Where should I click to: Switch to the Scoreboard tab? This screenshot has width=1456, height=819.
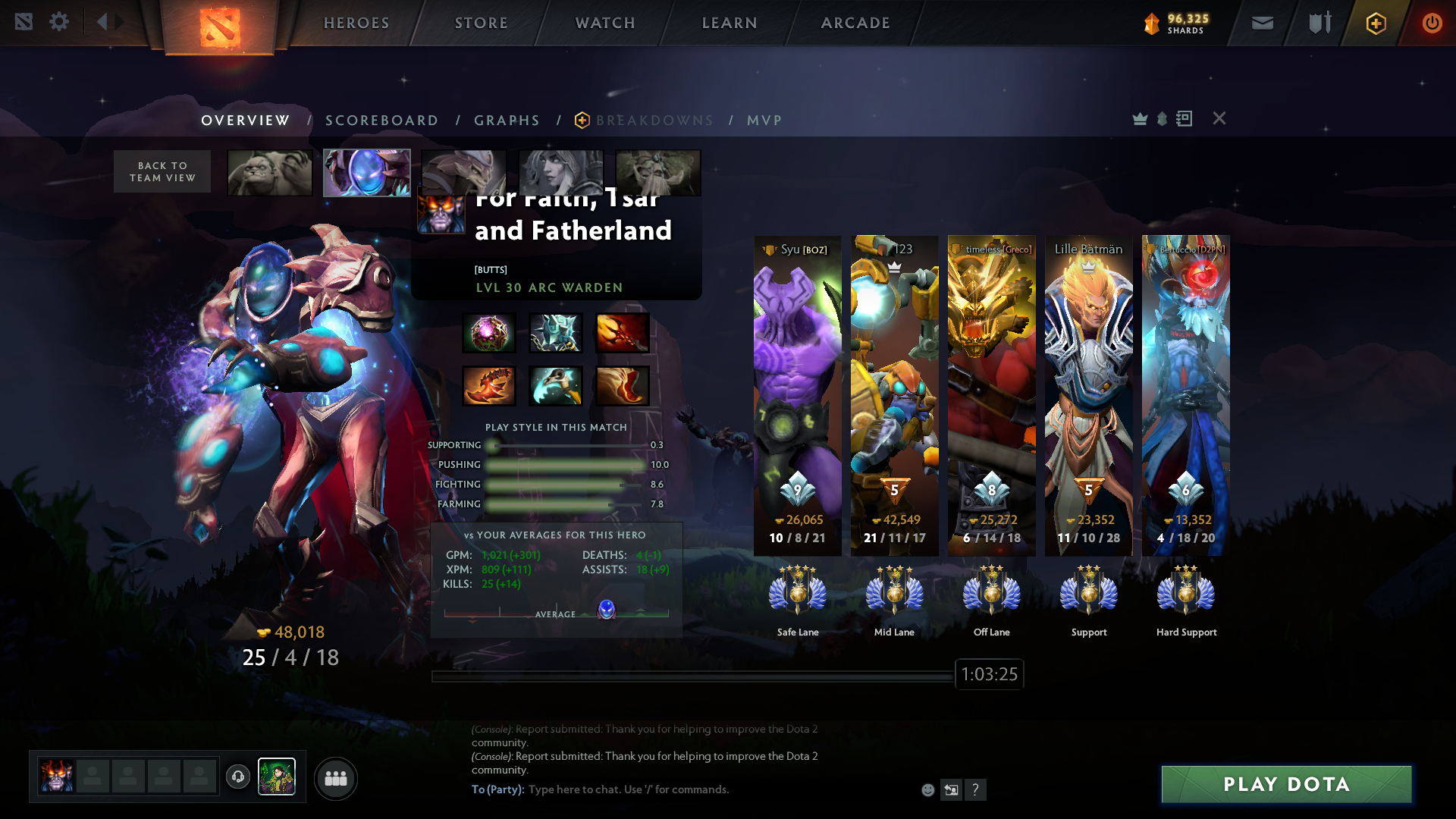381,121
